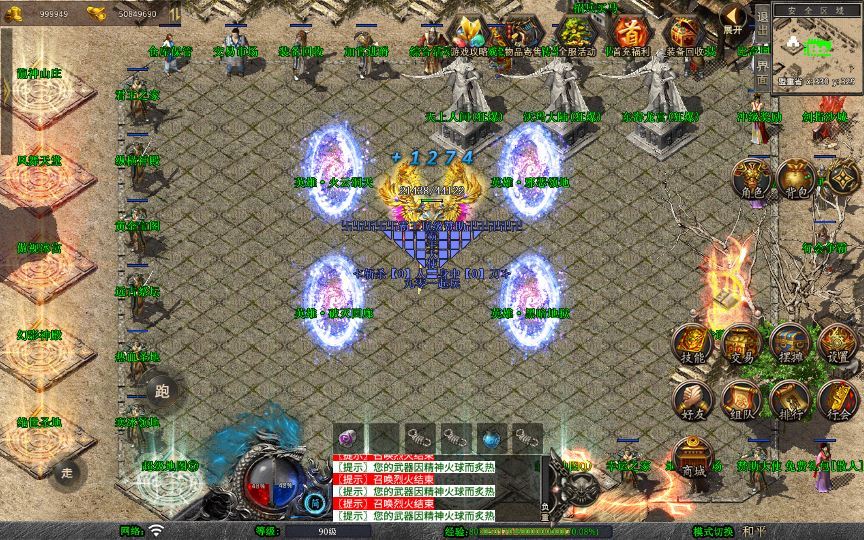This screenshot has width=864, height=540.
Task: View the 全服活动 server events
Action: pos(574,36)
